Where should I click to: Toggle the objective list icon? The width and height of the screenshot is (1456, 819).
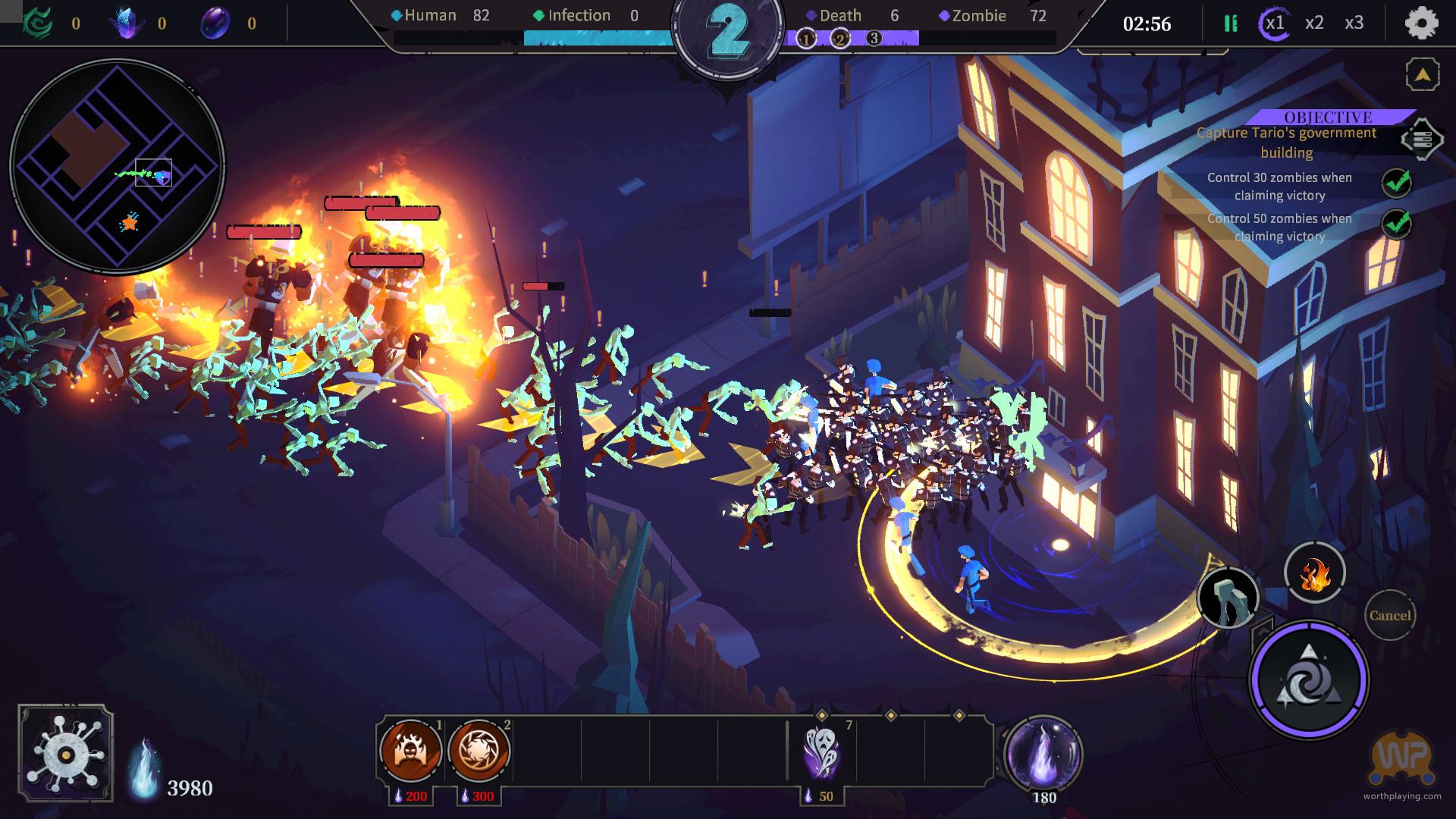(1421, 140)
